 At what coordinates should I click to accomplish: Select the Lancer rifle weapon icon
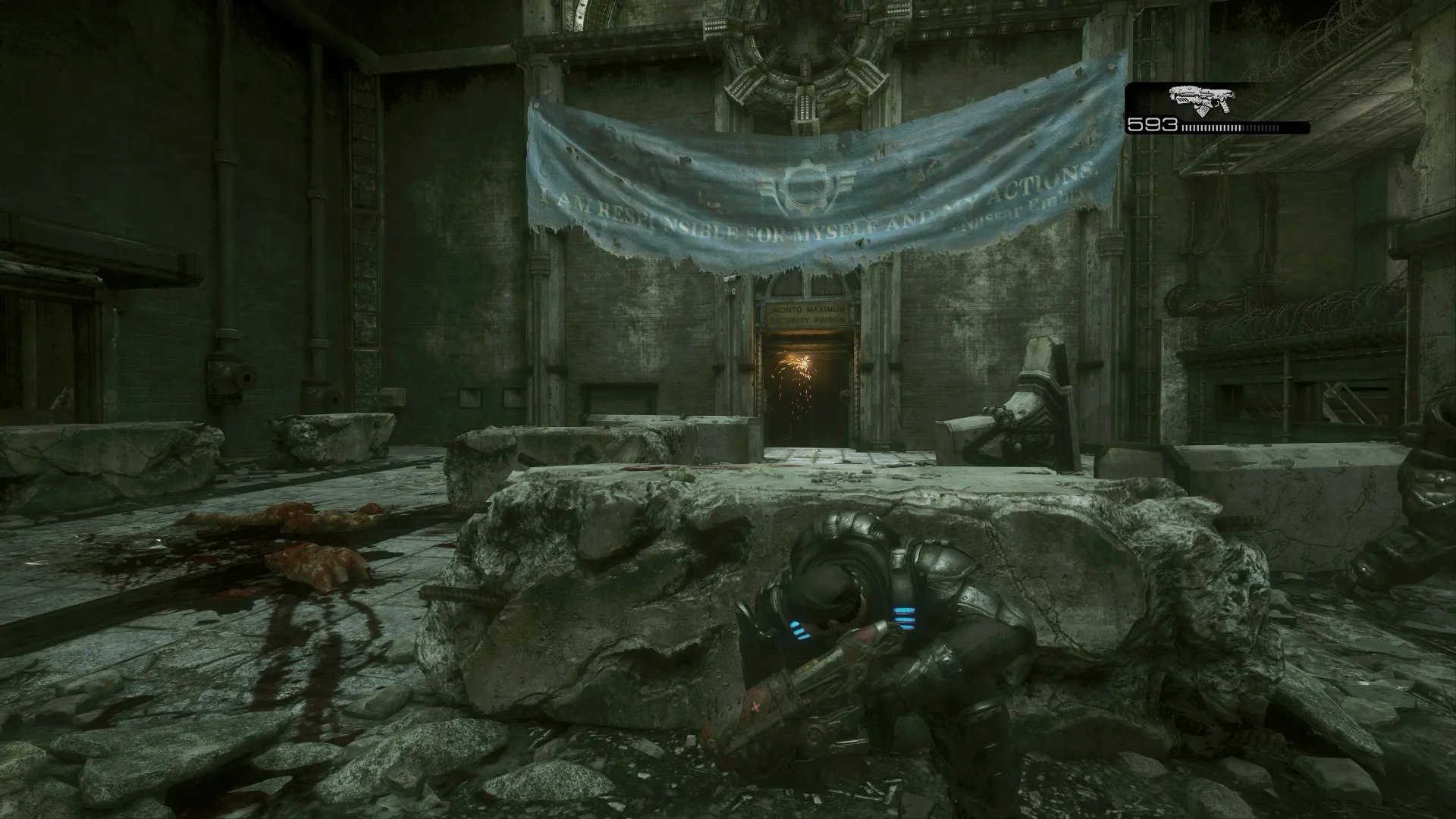1202,98
